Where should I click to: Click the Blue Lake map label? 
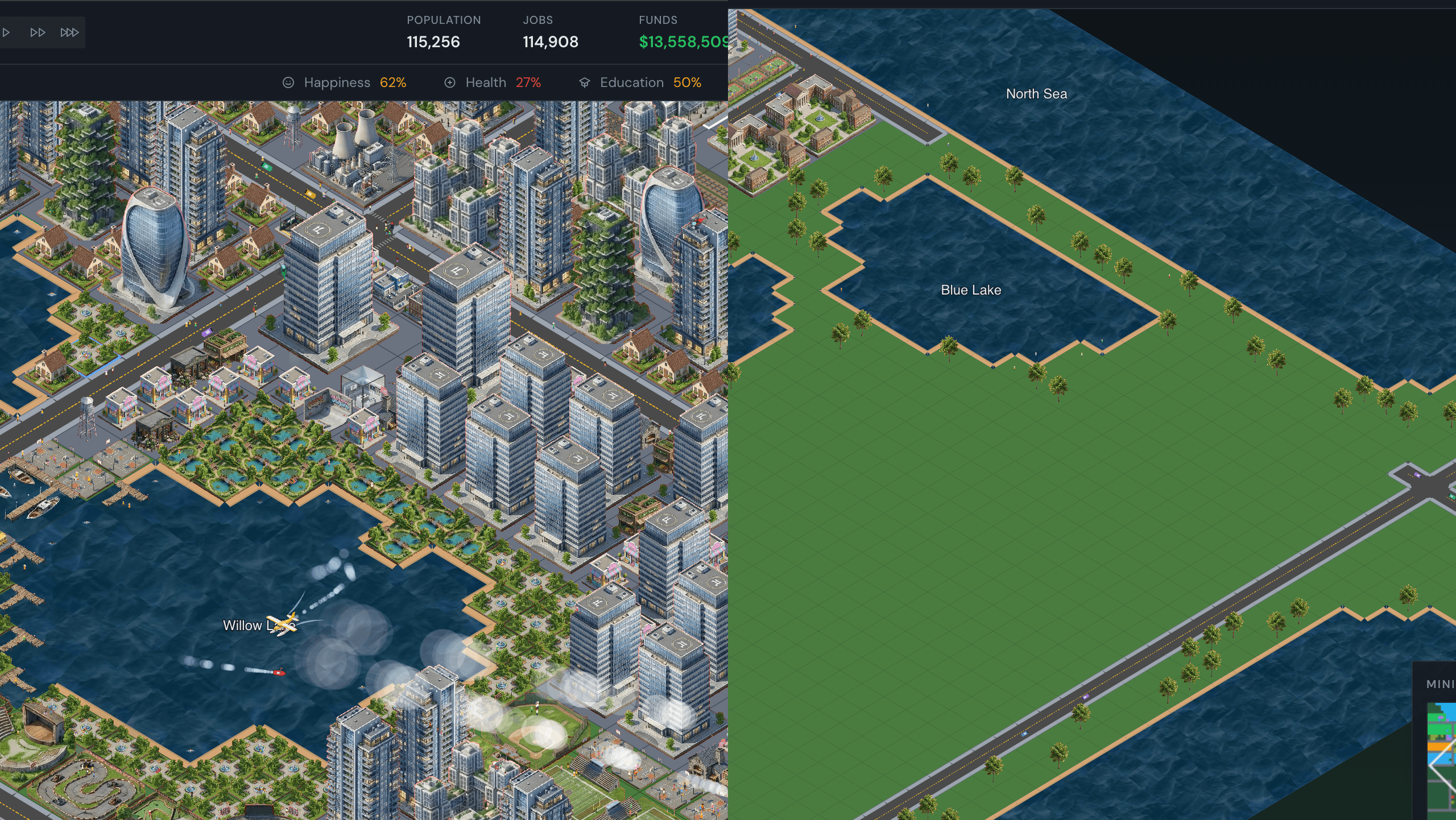971,290
